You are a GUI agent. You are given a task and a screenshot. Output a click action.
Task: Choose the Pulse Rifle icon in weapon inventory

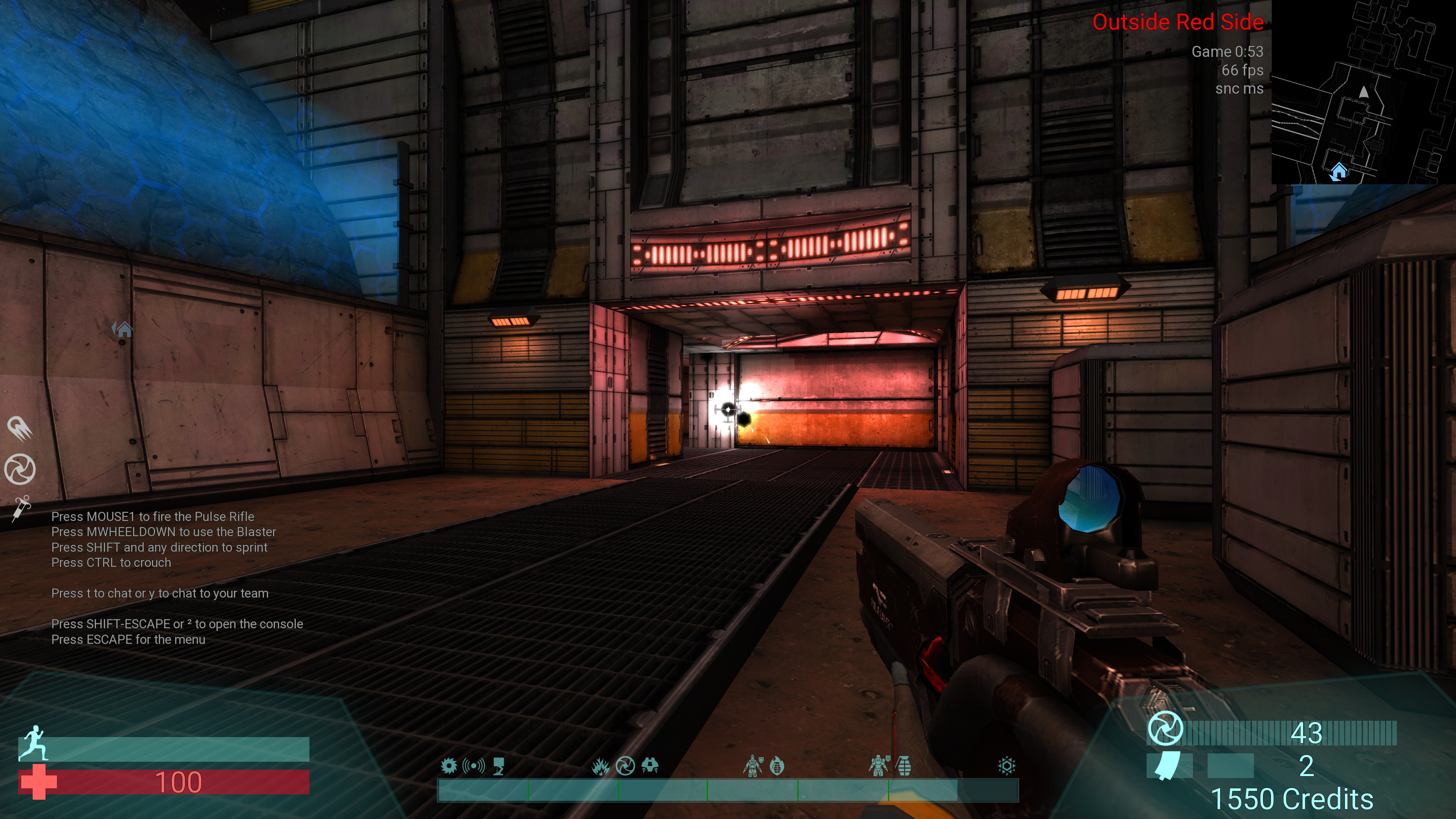[20, 469]
